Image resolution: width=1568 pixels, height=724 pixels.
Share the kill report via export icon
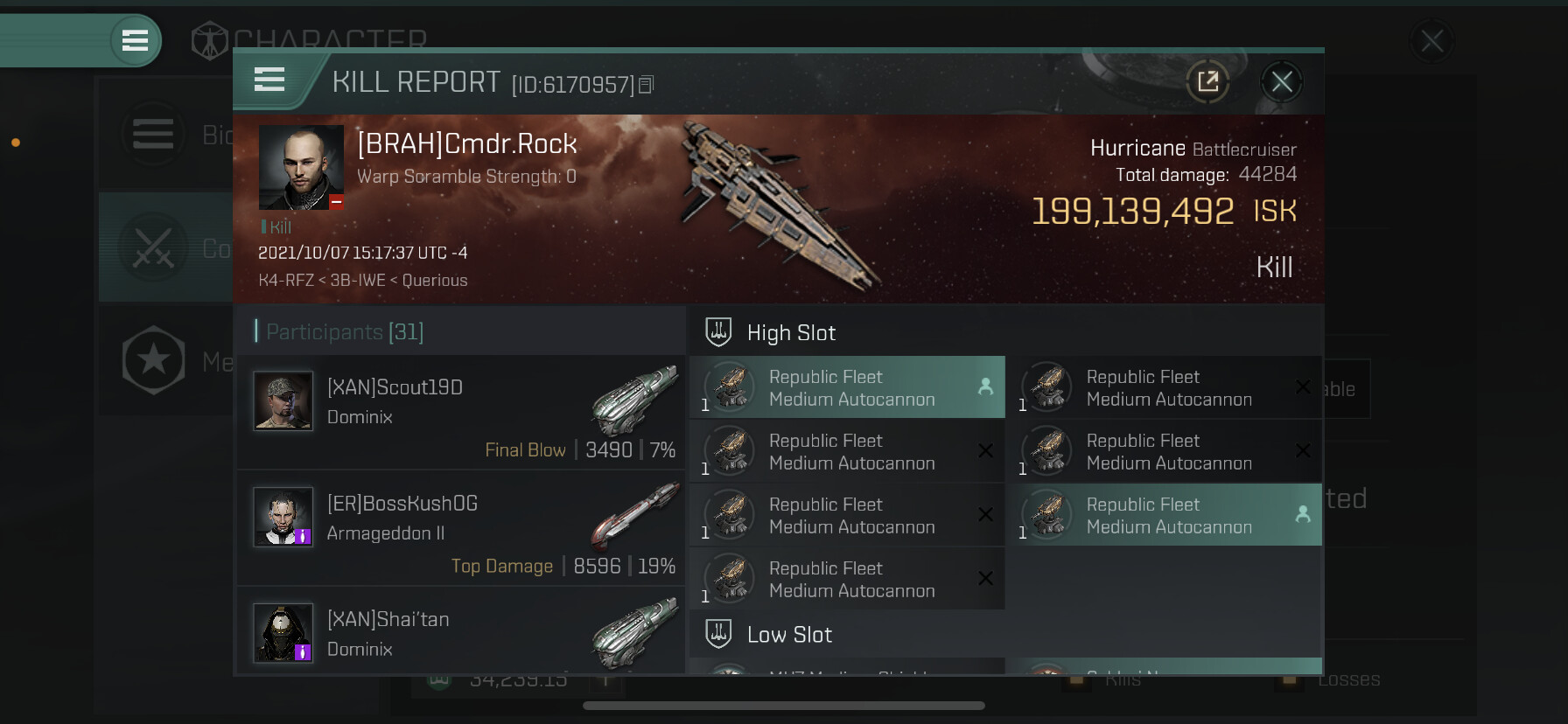[1208, 82]
